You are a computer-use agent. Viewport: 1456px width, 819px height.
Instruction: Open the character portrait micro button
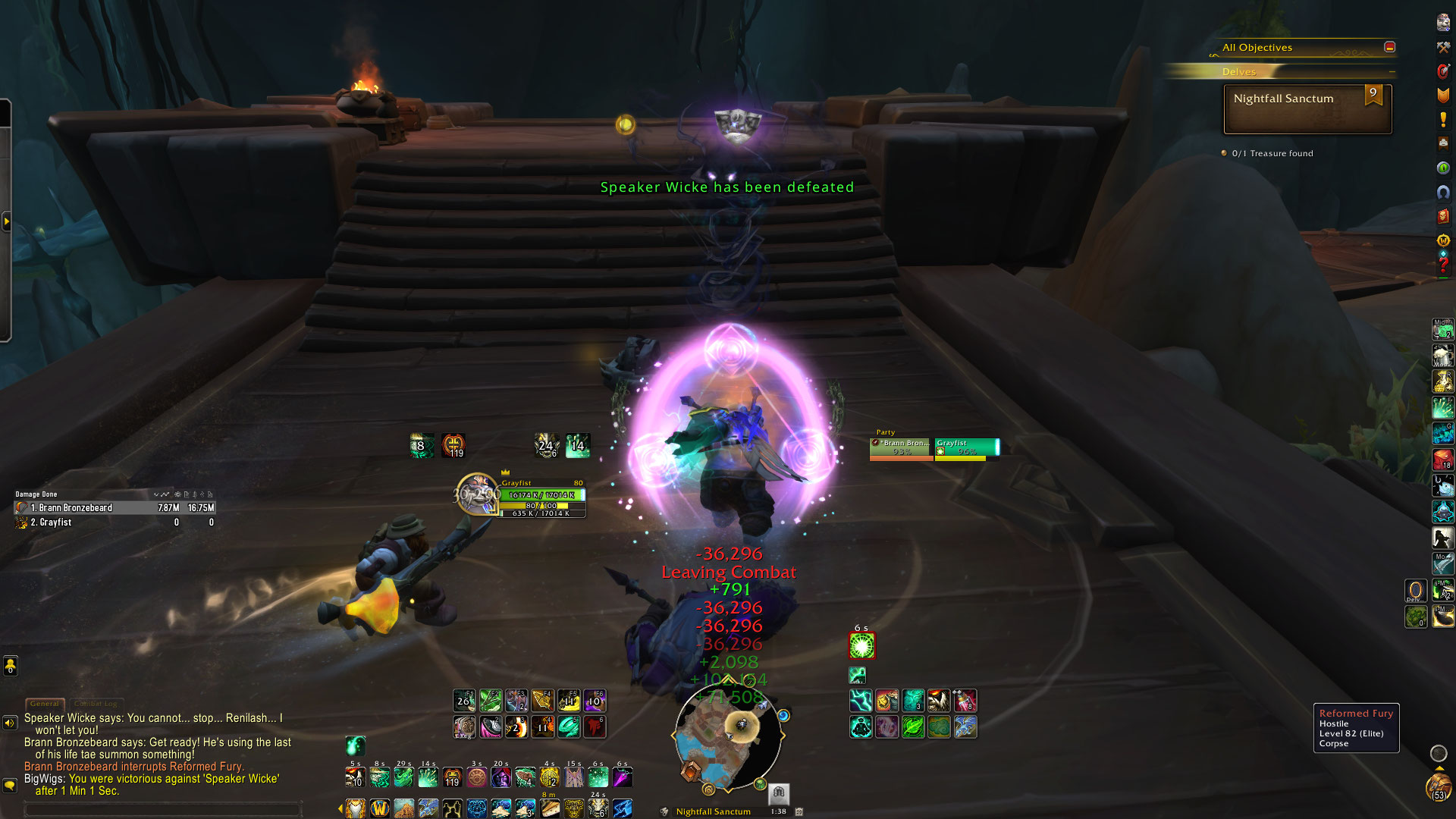click(x=1443, y=22)
